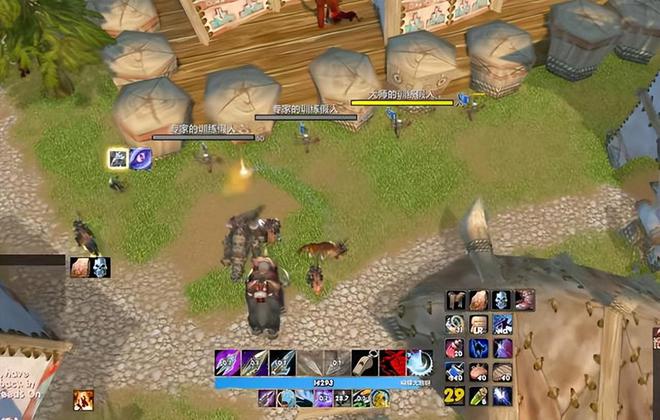Click the slot labelled LR

point(479,323)
